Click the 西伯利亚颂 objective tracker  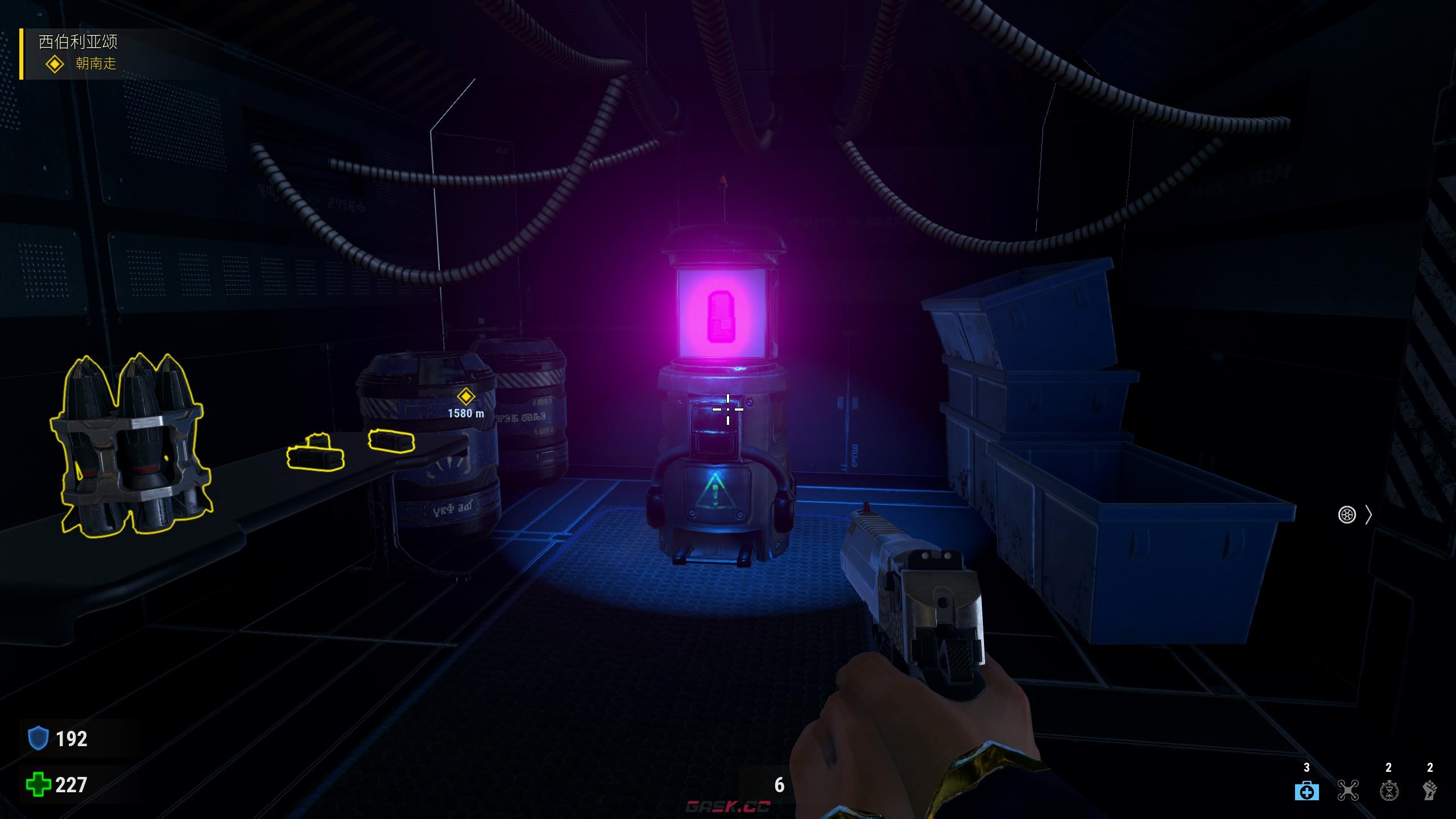click(x=78, y=42)
